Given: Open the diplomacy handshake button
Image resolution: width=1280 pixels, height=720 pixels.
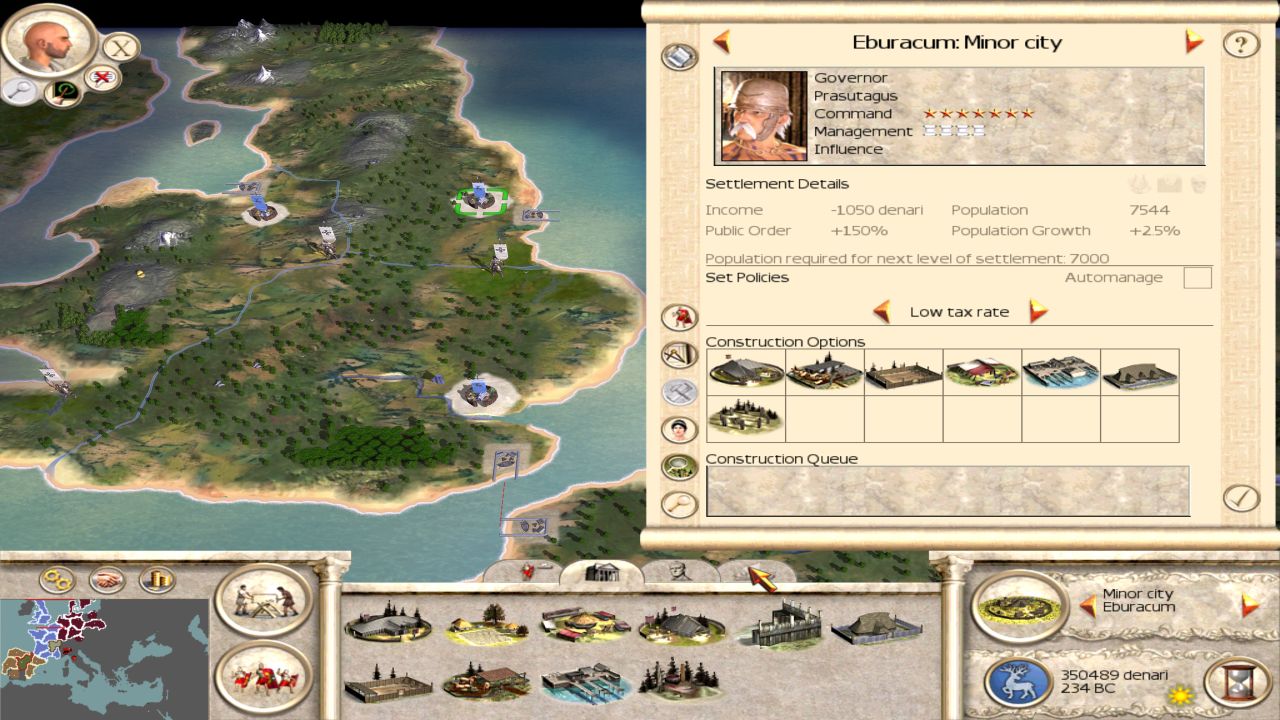Looking at the screenshot, I should click(x=107, y=580).
